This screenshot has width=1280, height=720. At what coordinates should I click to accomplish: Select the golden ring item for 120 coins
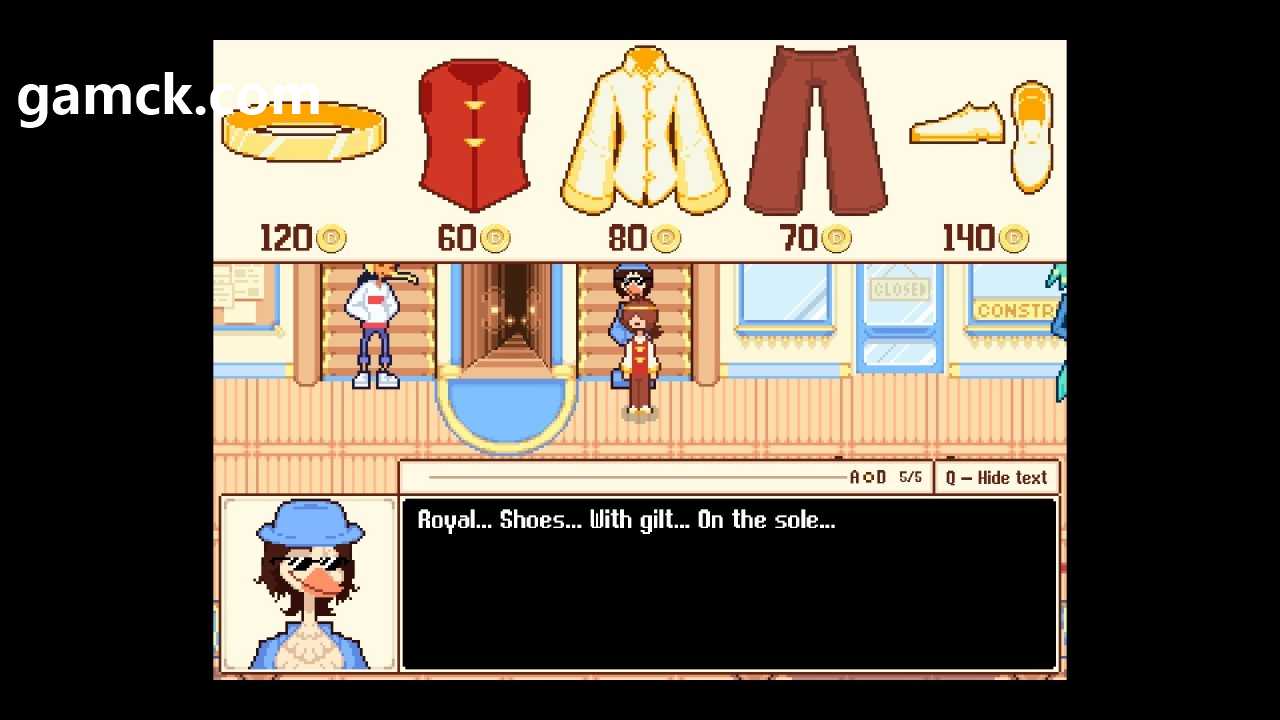pyautogui.click(x=303, y=132)
